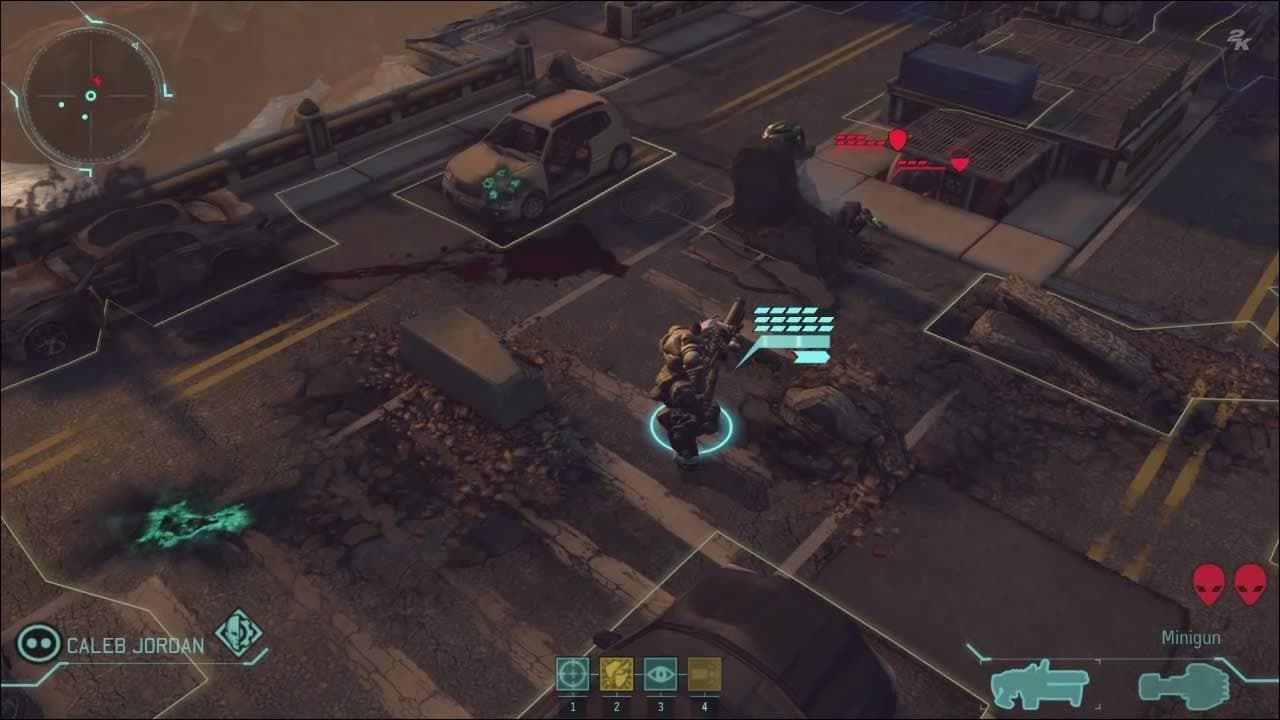Select the enemy marker with red shield icon
The width and height of the screenshot is (1280, 720).
coord(898,138)
